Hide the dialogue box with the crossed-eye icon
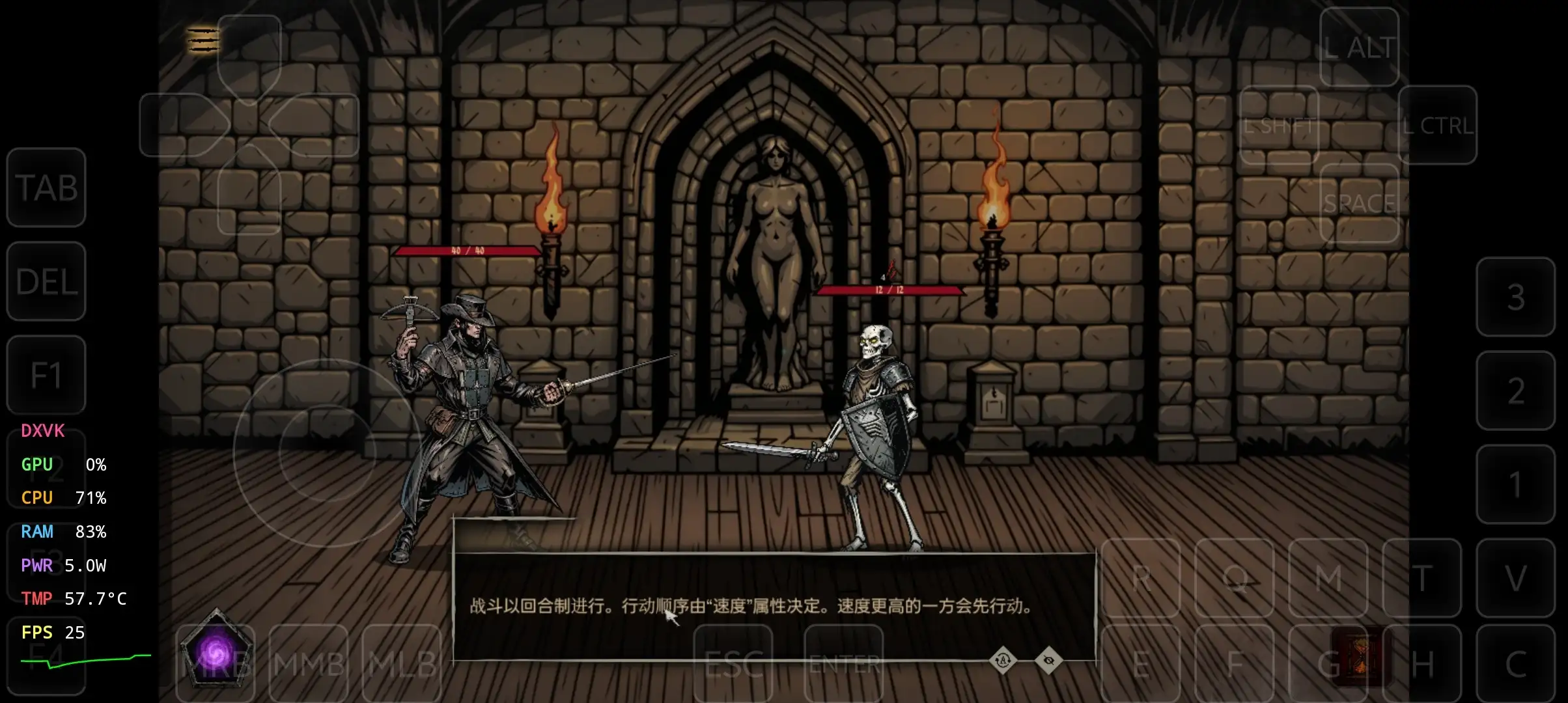 coord(1048,661)
